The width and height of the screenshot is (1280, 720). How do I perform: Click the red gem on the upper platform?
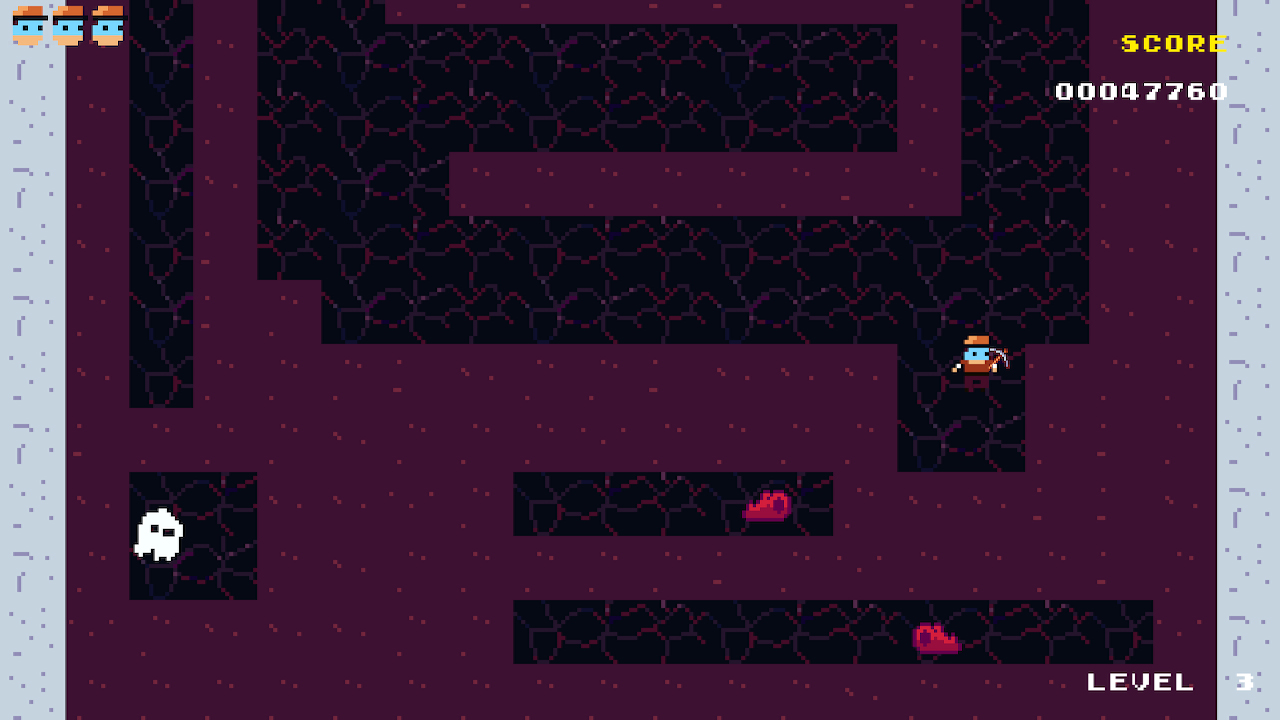[x=768, y=506]
